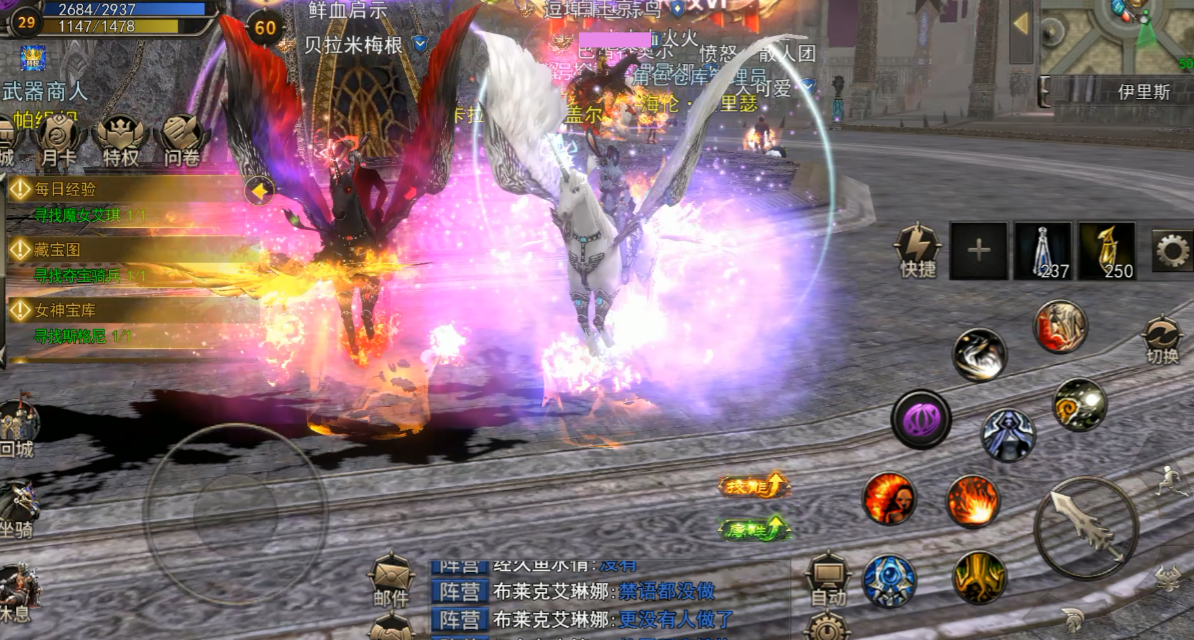Click the 技能 skill upgrade arrow

click(x=754, y=486)
